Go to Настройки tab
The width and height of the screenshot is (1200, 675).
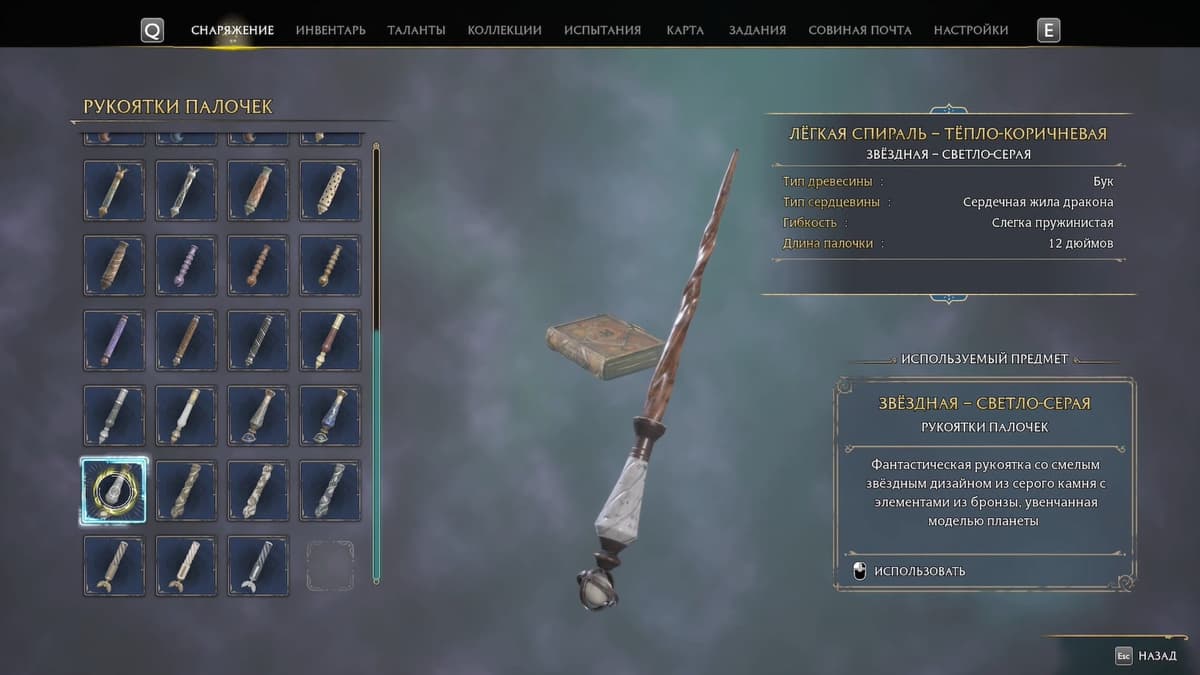[970, 30]
